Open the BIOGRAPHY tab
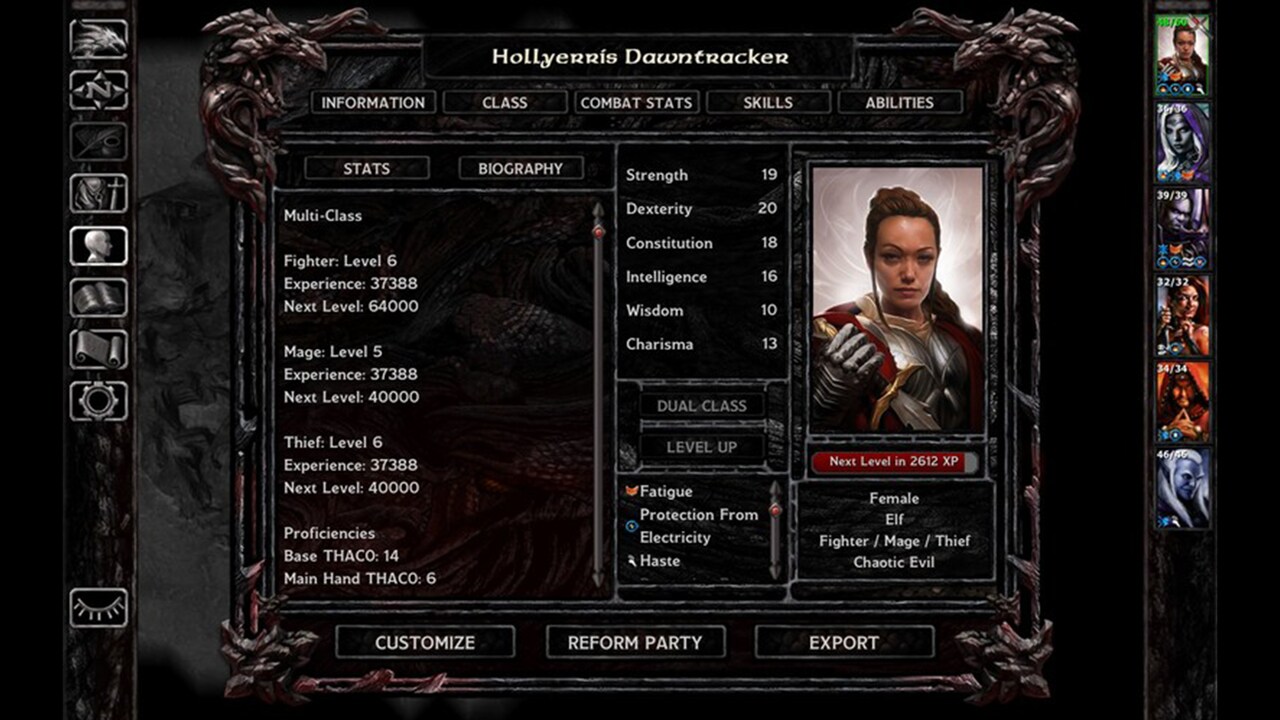1280x720 pixels. [521, 168]
